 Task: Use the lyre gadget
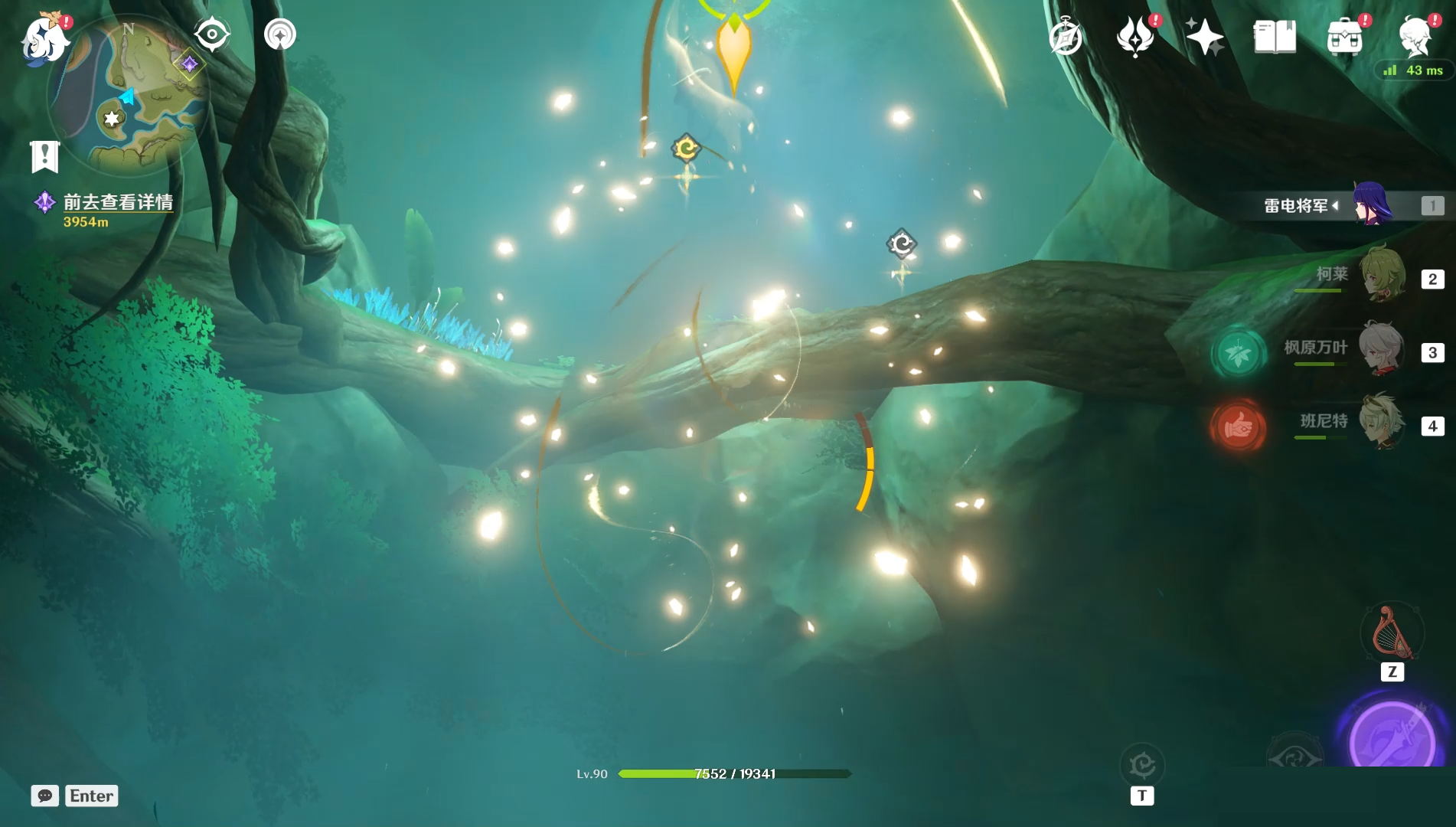point(1392,634)
